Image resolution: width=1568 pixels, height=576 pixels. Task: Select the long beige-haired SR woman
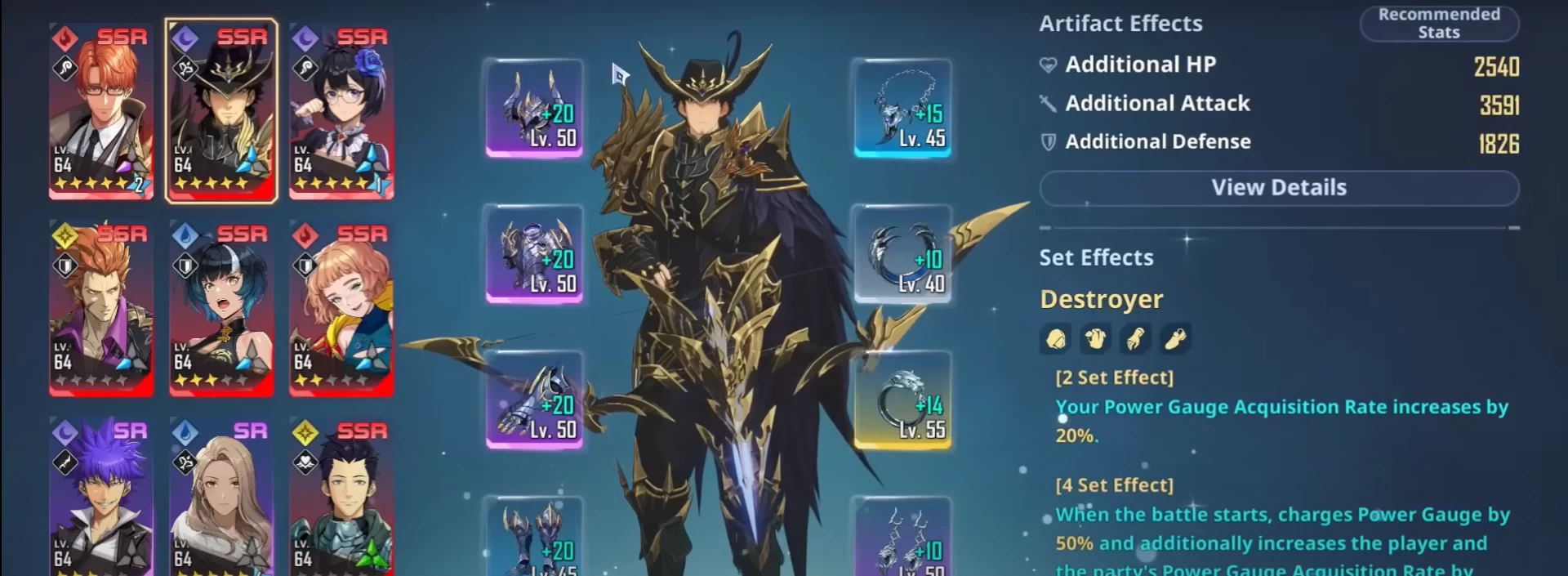[221, 498]
